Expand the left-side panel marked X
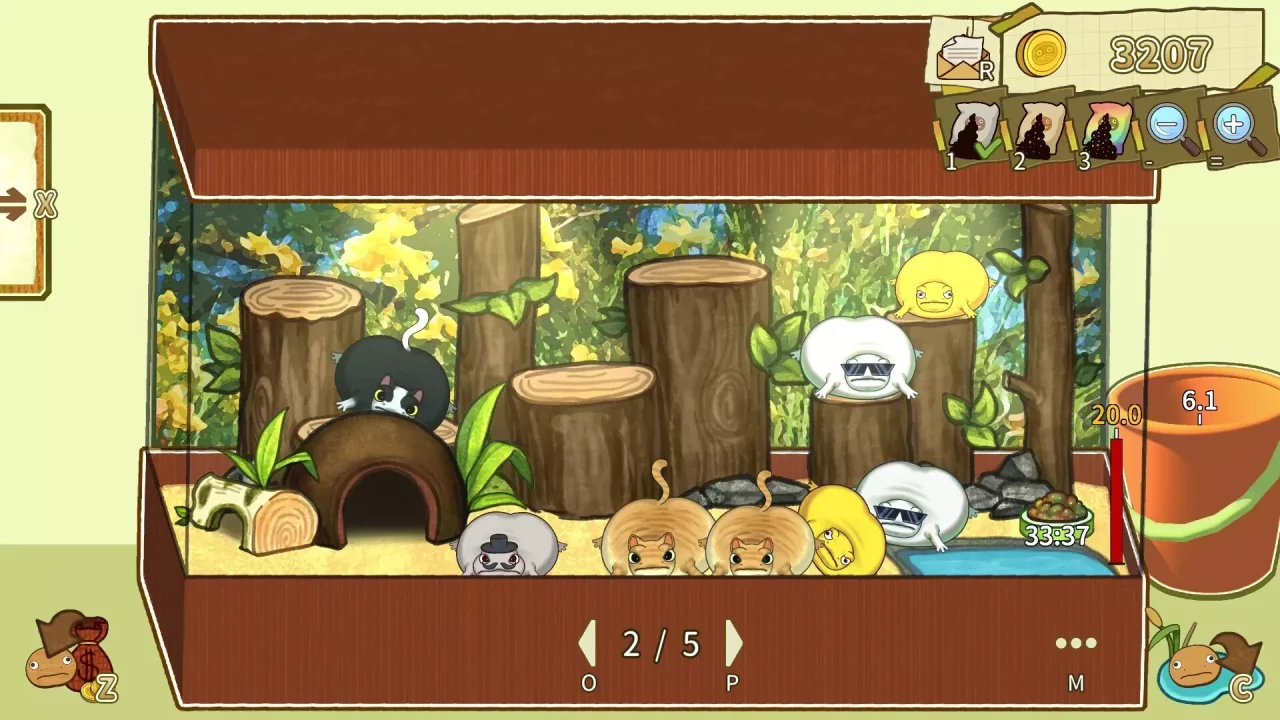The image size is (1280, 720). (x=44, y=205)
